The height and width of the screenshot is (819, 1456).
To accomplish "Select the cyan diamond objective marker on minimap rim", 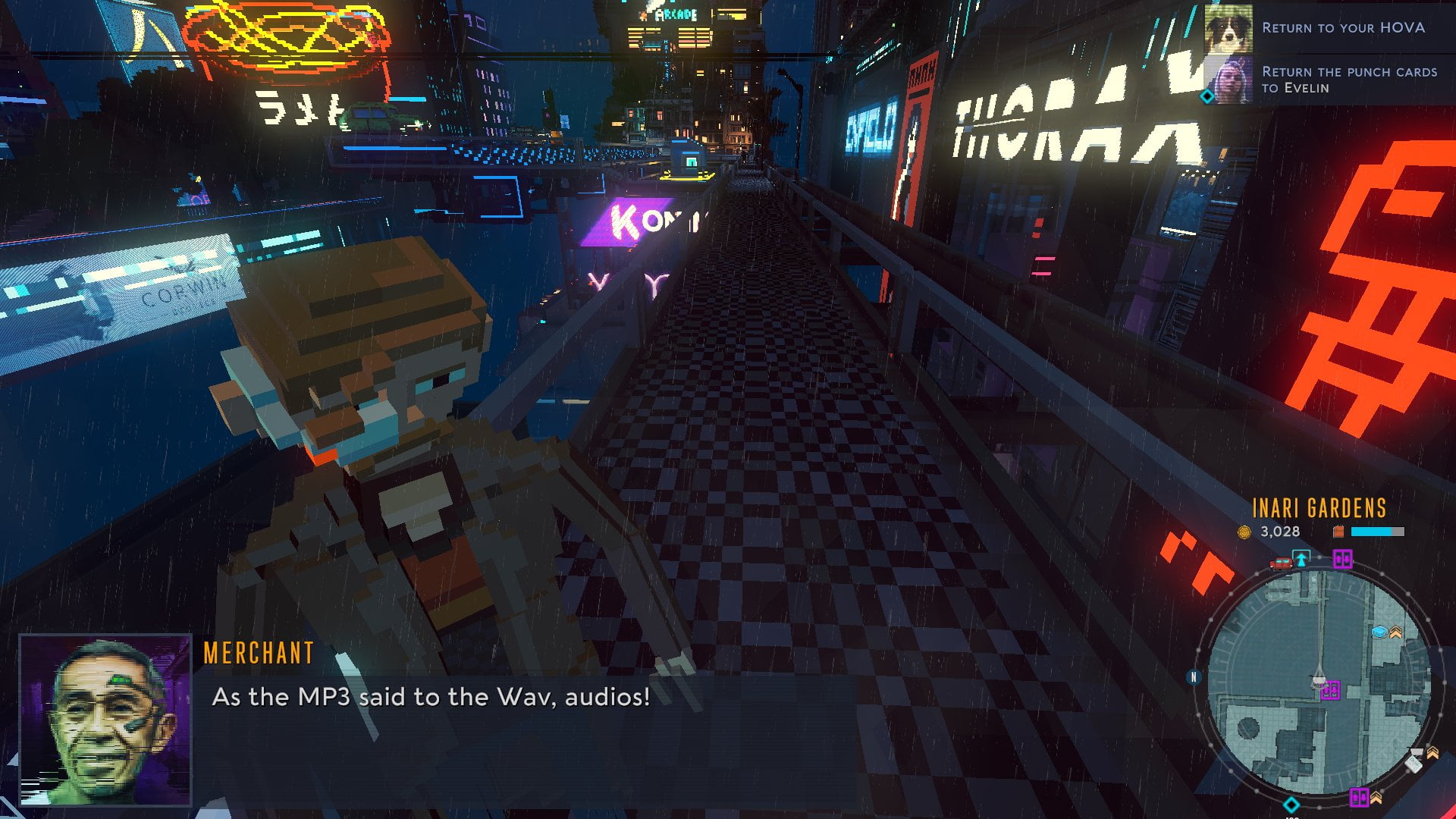I will point(1291,805).
